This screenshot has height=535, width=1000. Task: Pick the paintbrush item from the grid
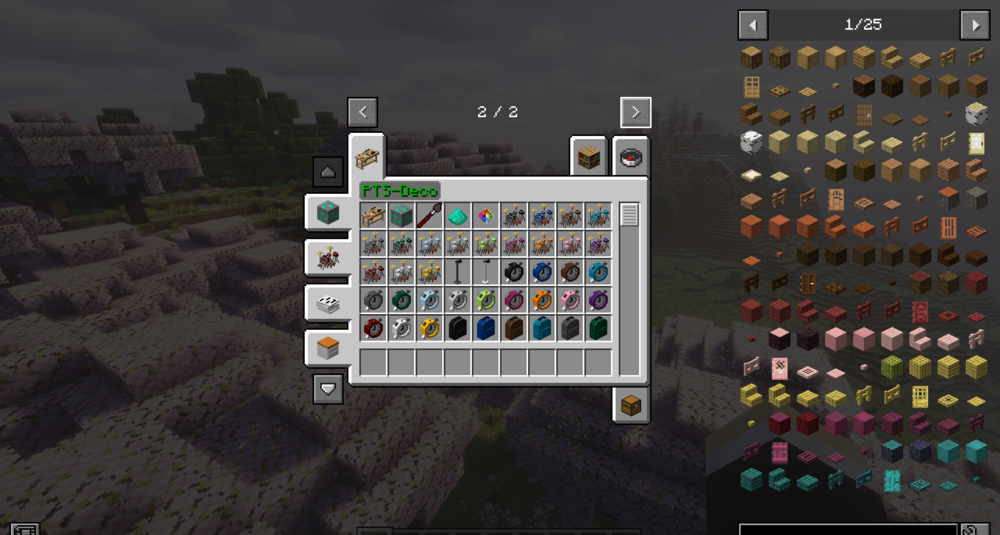point(430,215)
